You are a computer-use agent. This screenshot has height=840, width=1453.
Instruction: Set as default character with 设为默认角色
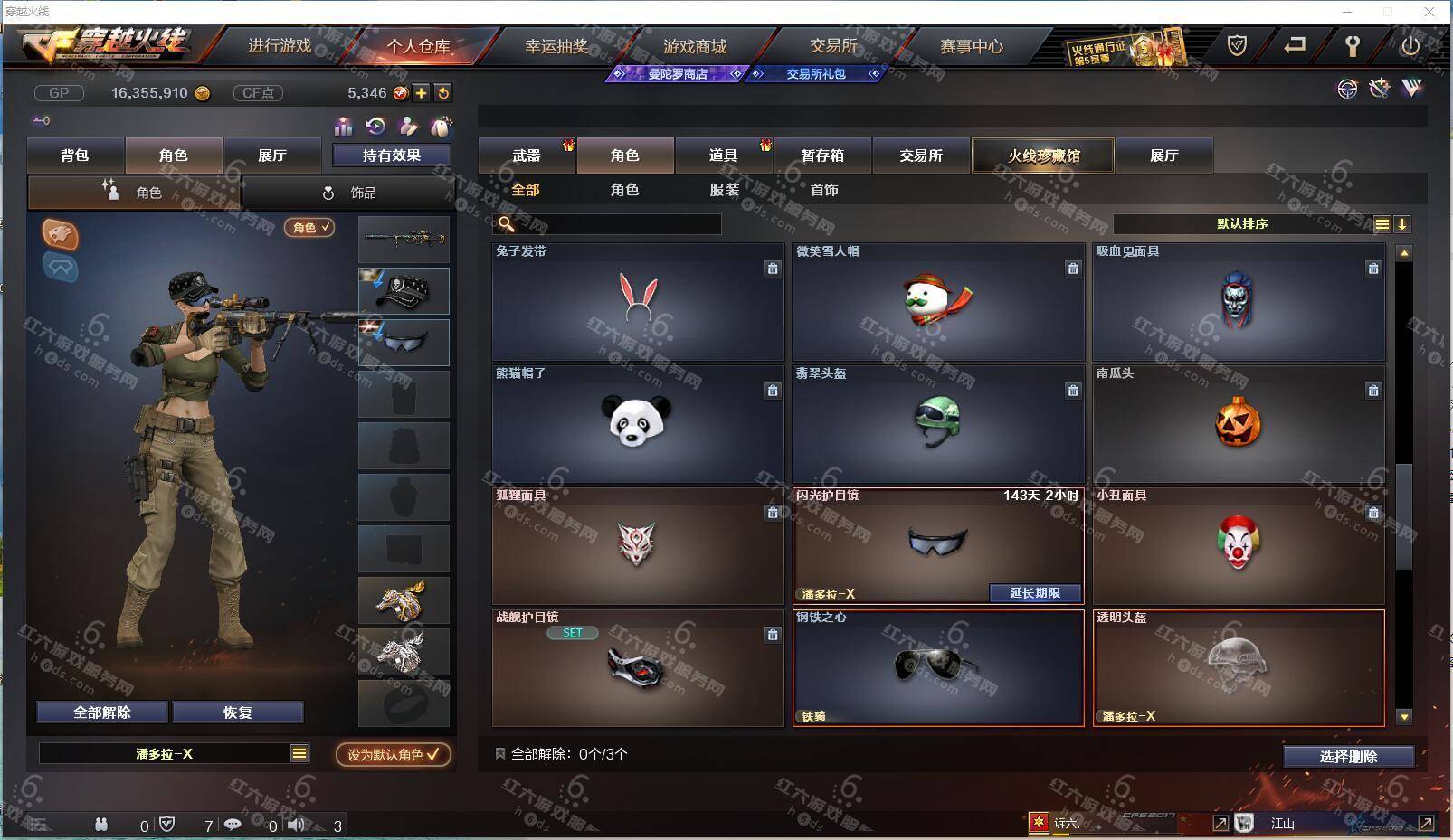point(393,754)
